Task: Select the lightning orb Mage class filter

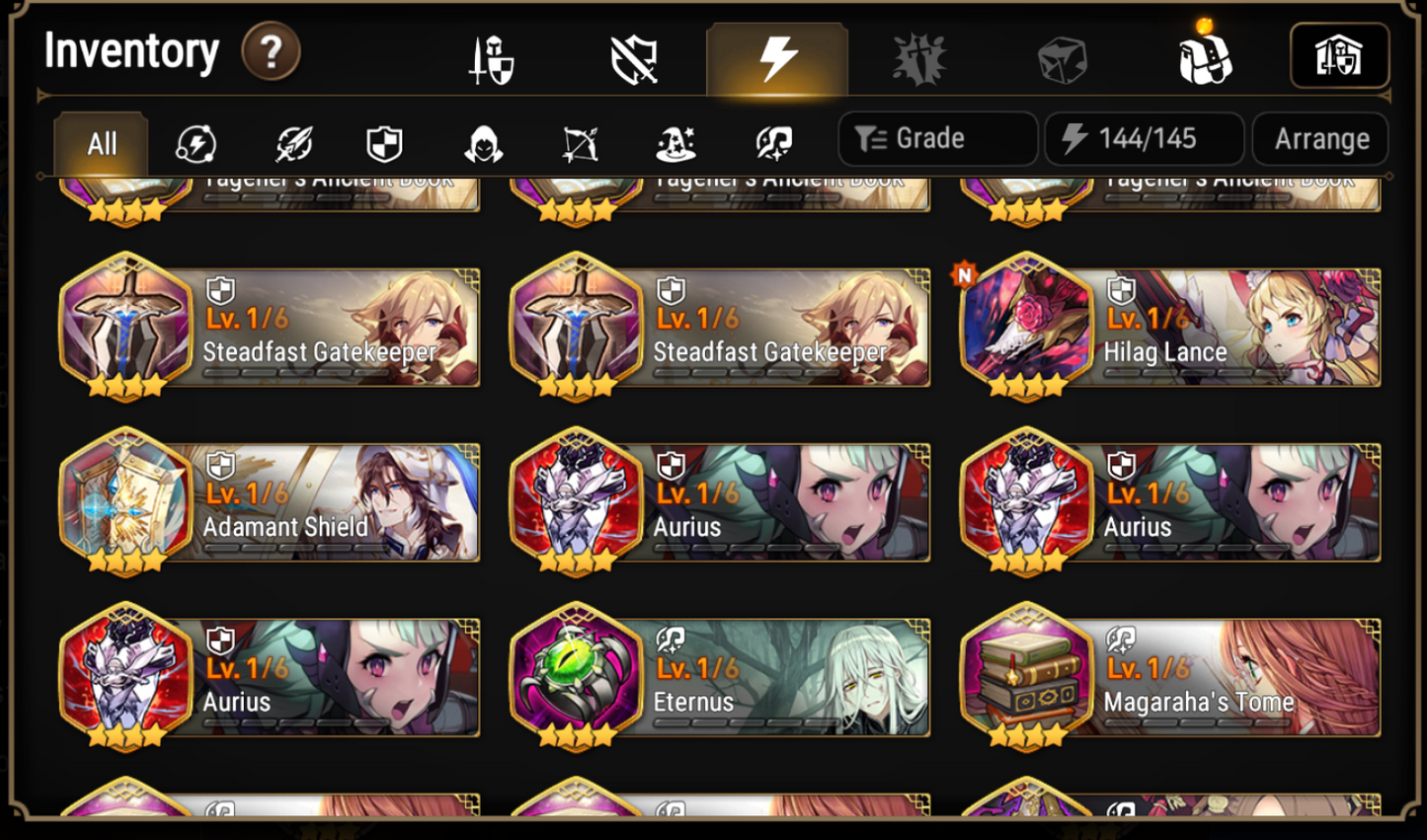Action: click(197, 143)
